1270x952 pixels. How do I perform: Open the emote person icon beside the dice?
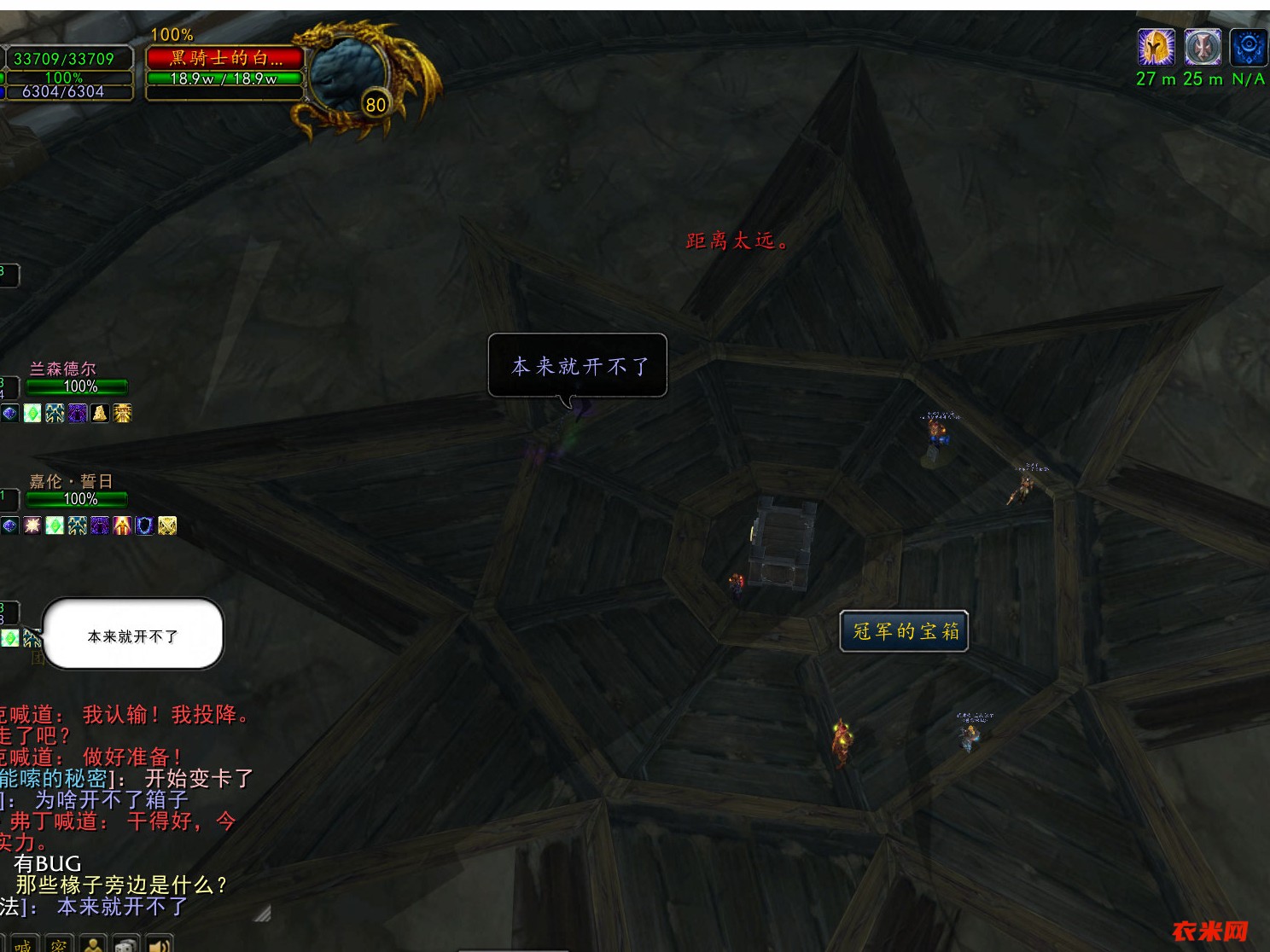pyautogui.click(x=92, y=945)
